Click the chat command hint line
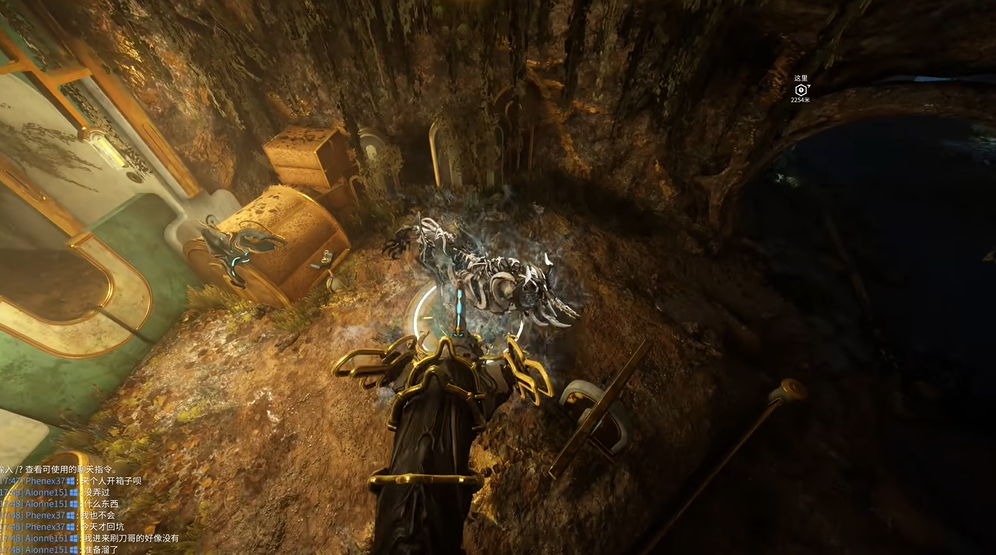The image size is (996, 555). [x=62, y=469]
